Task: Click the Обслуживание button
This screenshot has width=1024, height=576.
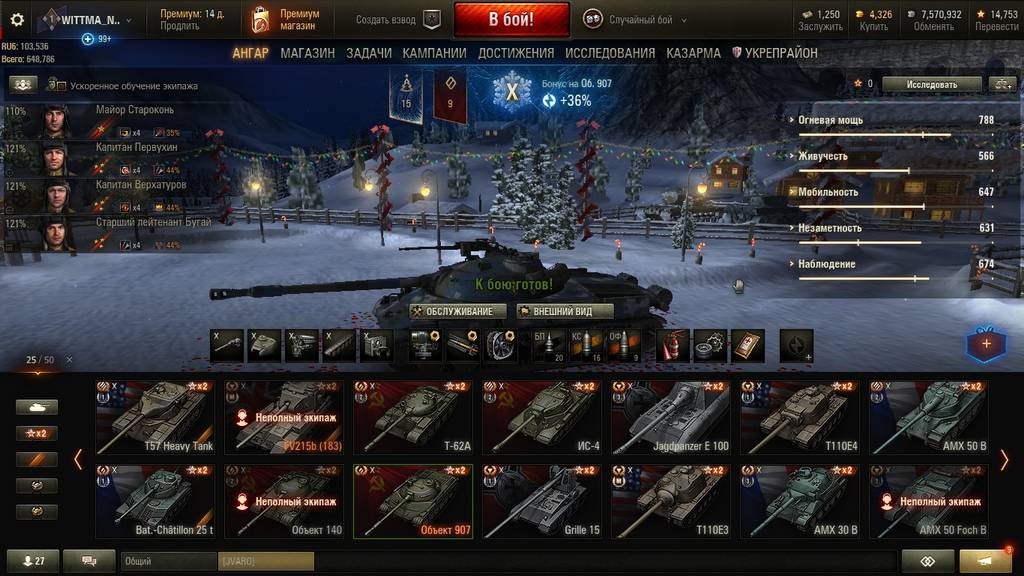Action: pyautogui.click(x=453, y=312)
